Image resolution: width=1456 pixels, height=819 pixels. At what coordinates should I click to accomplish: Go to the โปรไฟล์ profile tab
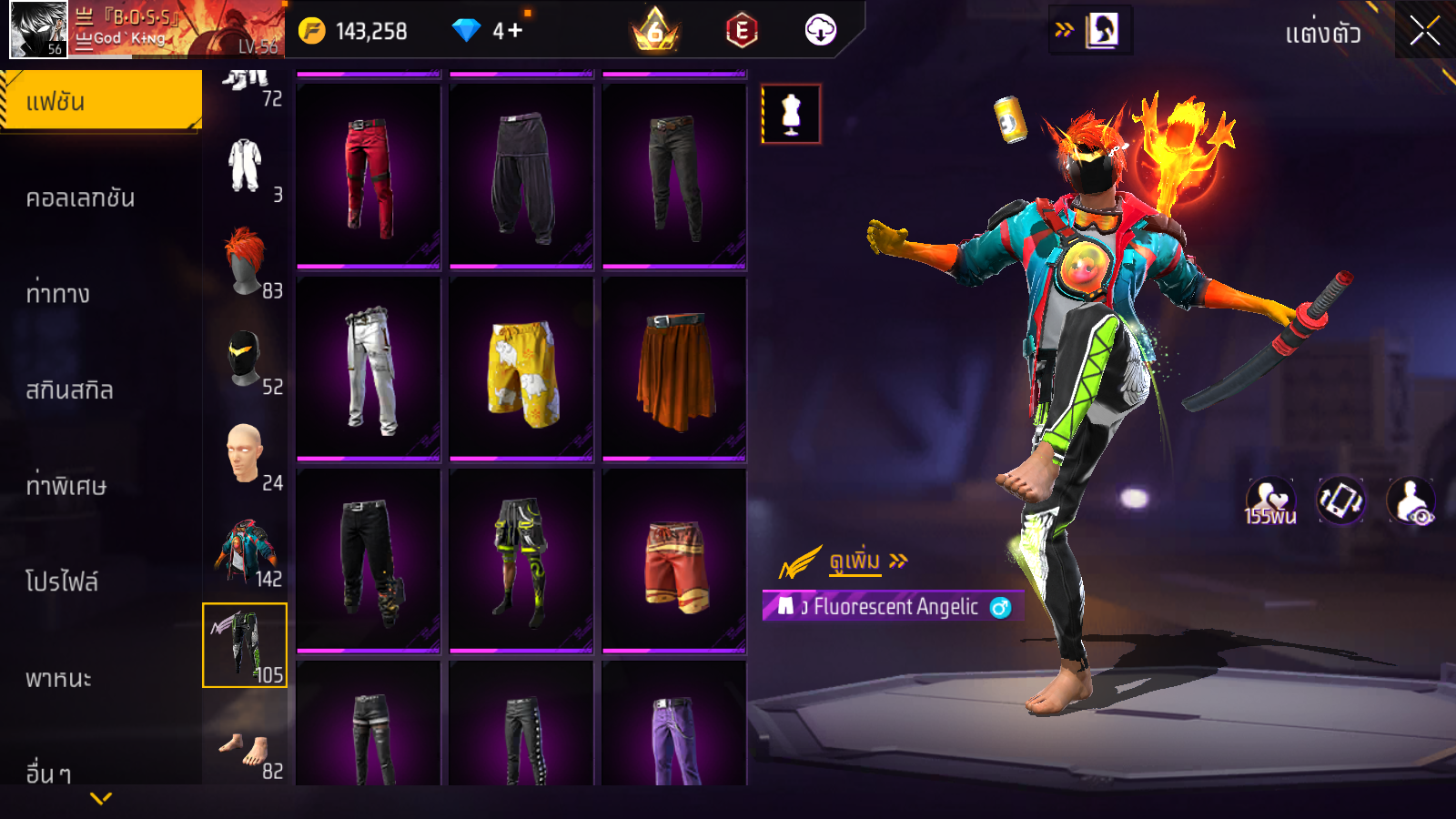click(62, 581)
